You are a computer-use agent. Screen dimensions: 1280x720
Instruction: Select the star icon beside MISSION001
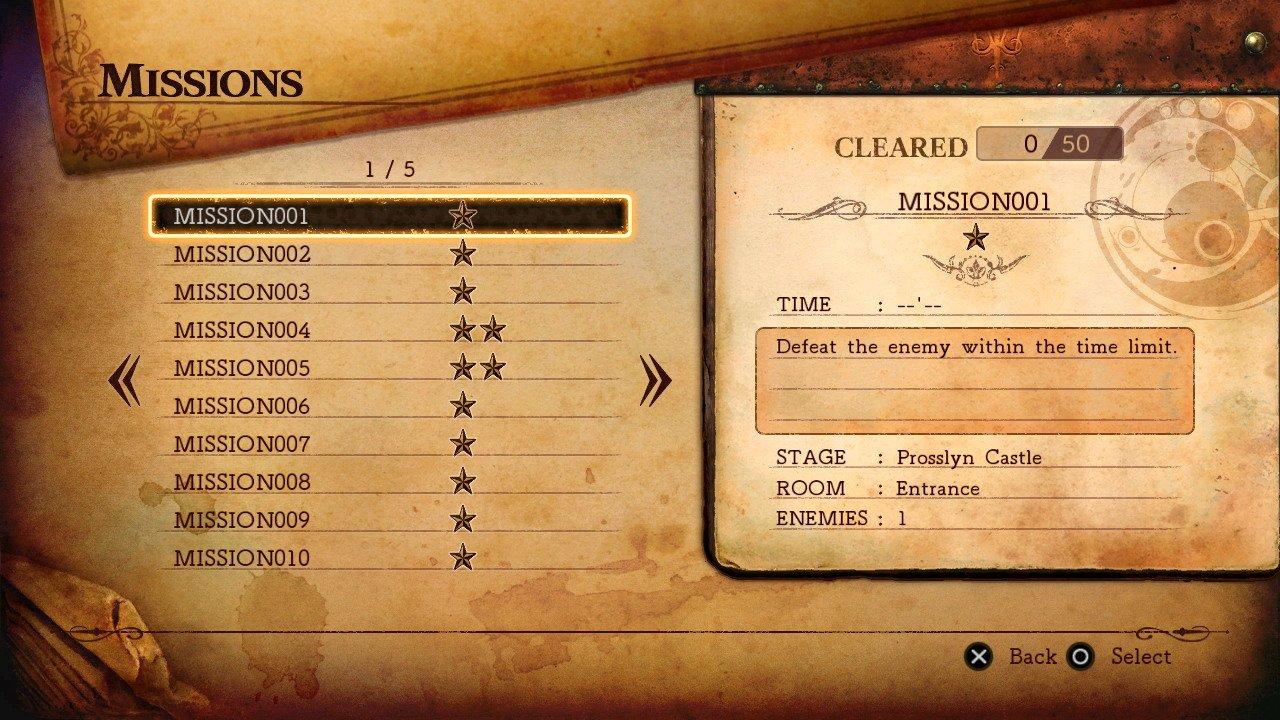[x=460, y=214]
